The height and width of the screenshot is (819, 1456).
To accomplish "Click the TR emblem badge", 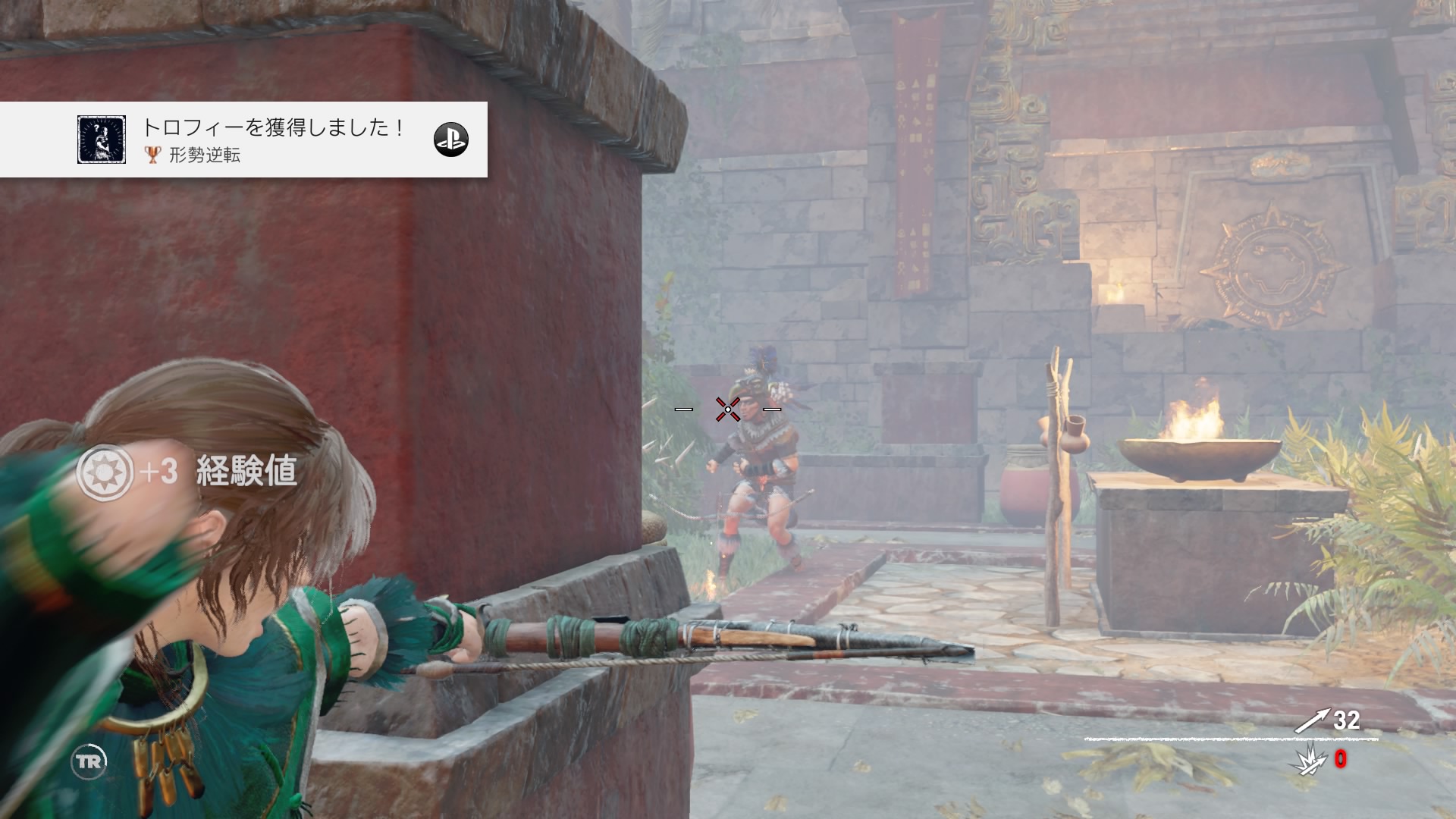I will (x=89, y=761).
